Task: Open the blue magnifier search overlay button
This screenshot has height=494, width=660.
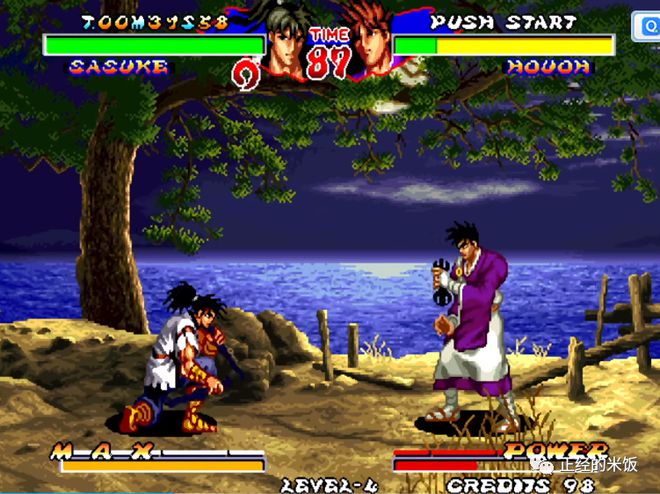Action: coord(649,27)
